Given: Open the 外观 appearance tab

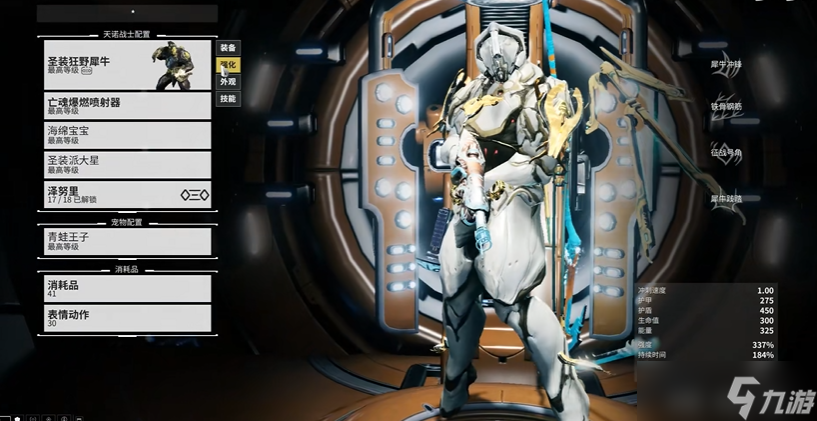Looking at the screenshot, I should click(228, 82).
